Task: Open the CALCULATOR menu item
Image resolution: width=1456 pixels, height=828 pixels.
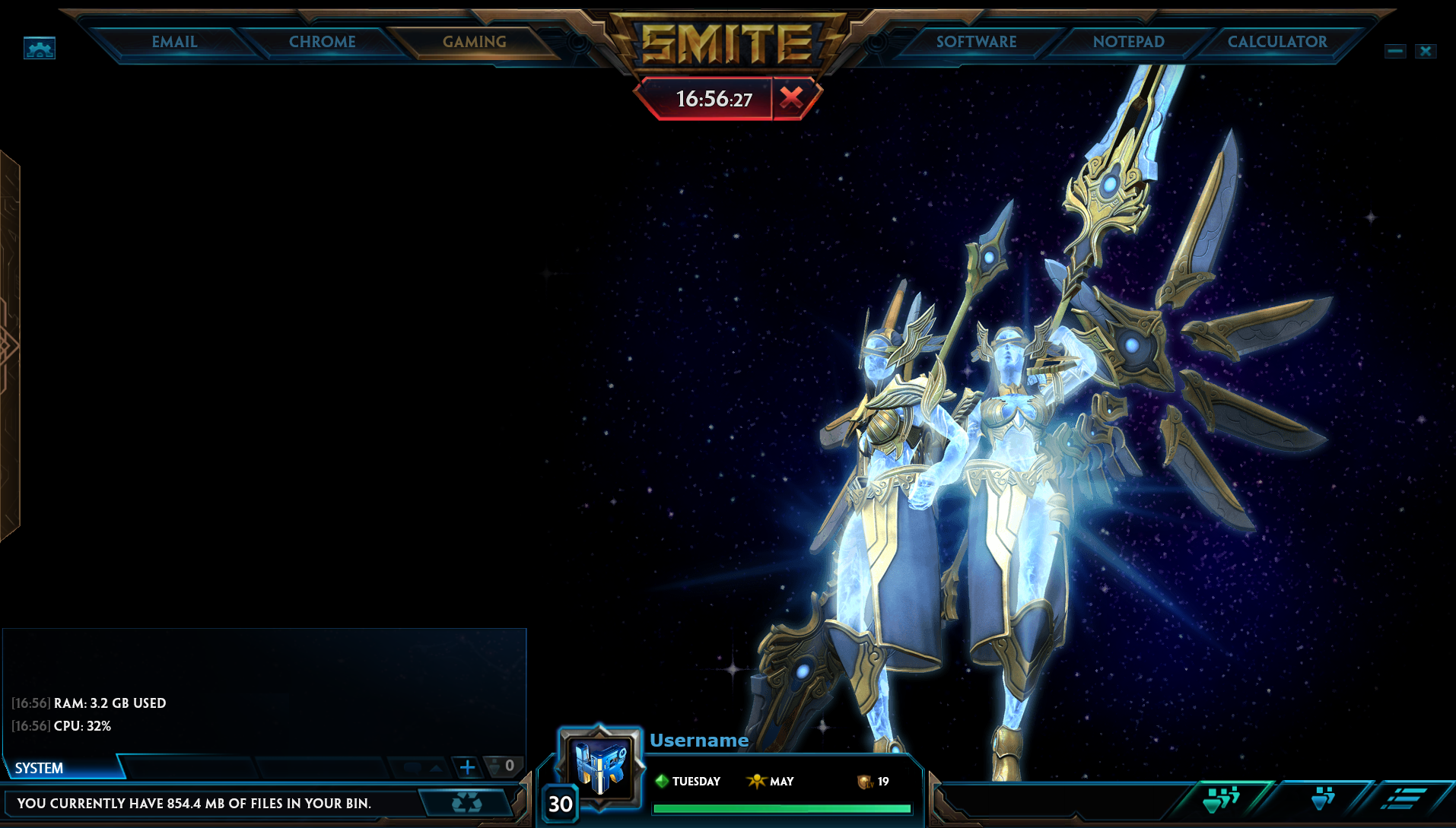Action: 1276,42
